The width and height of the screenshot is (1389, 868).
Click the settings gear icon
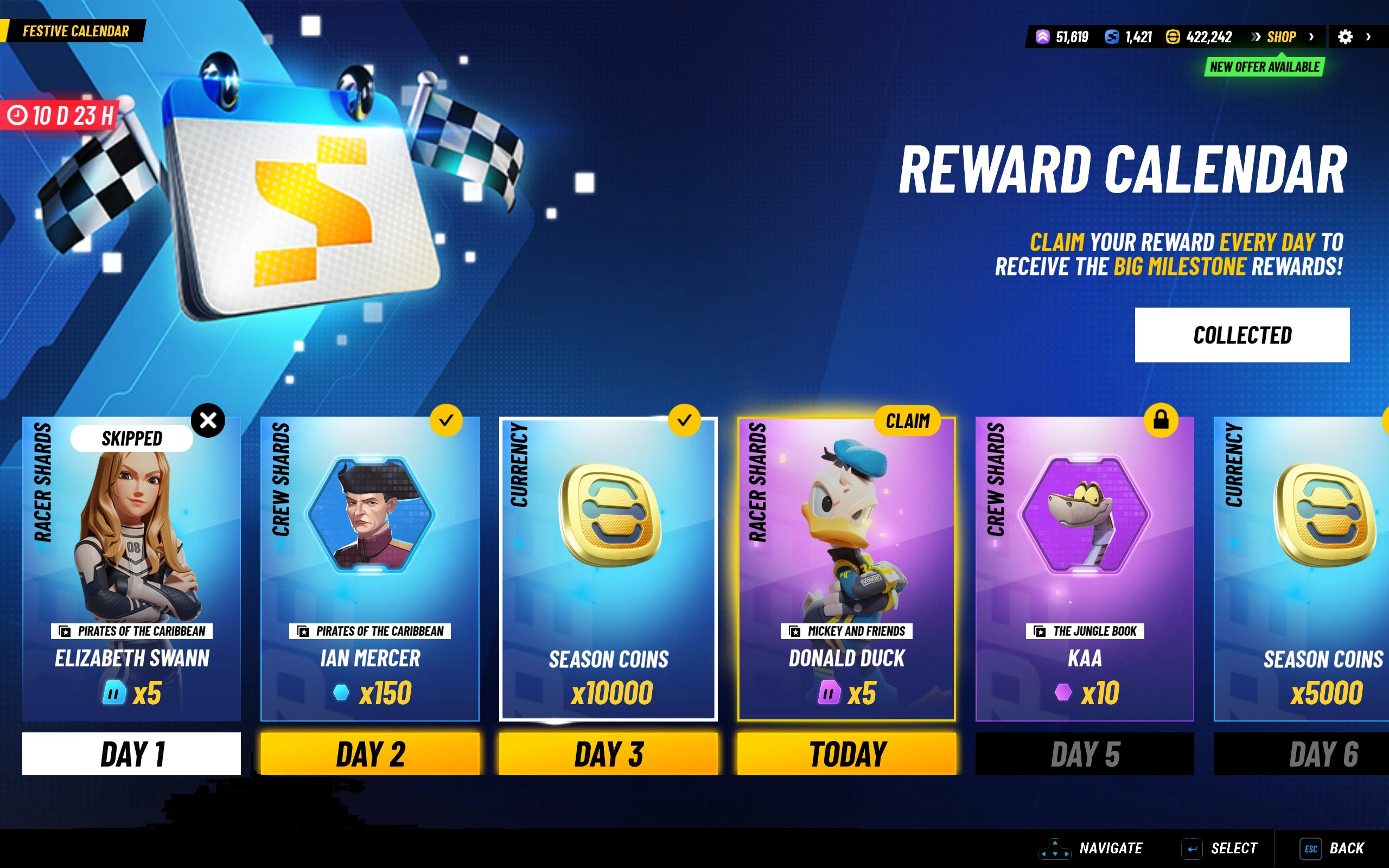pos(1346,37)
